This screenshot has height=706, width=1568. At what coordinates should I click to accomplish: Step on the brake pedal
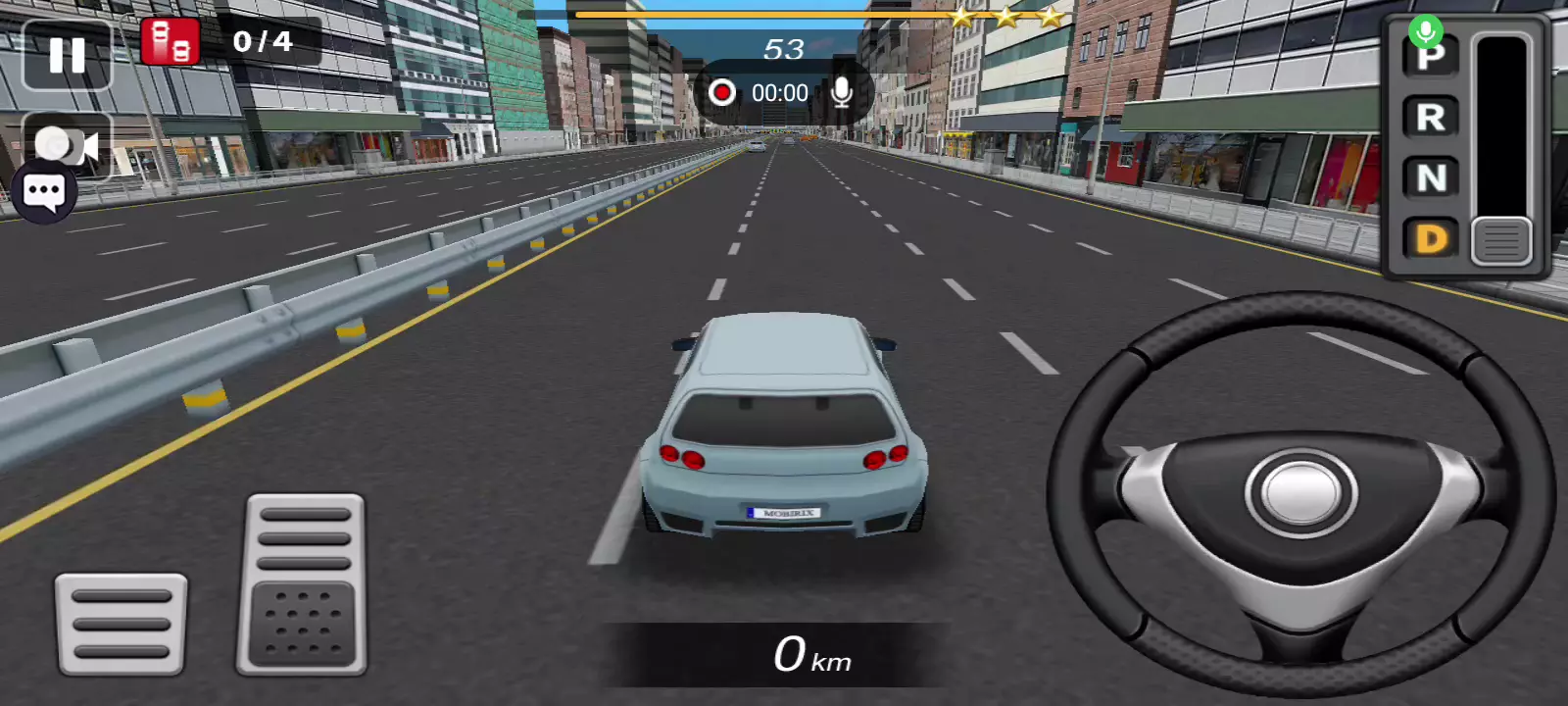pyautogui.click(x=121, y=624)
